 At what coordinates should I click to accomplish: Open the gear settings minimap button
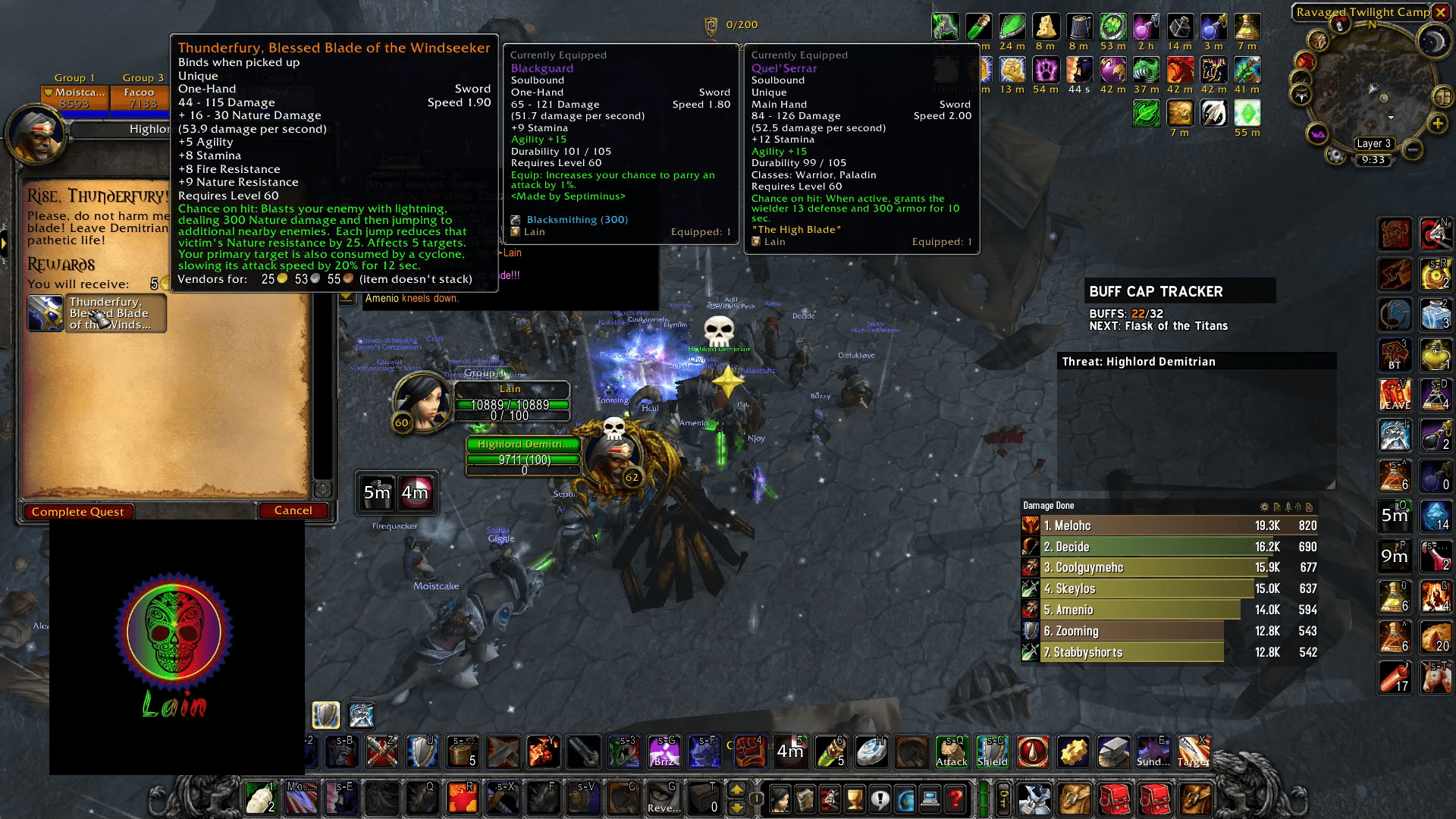pyautogui.click(x=1335, y=156)
